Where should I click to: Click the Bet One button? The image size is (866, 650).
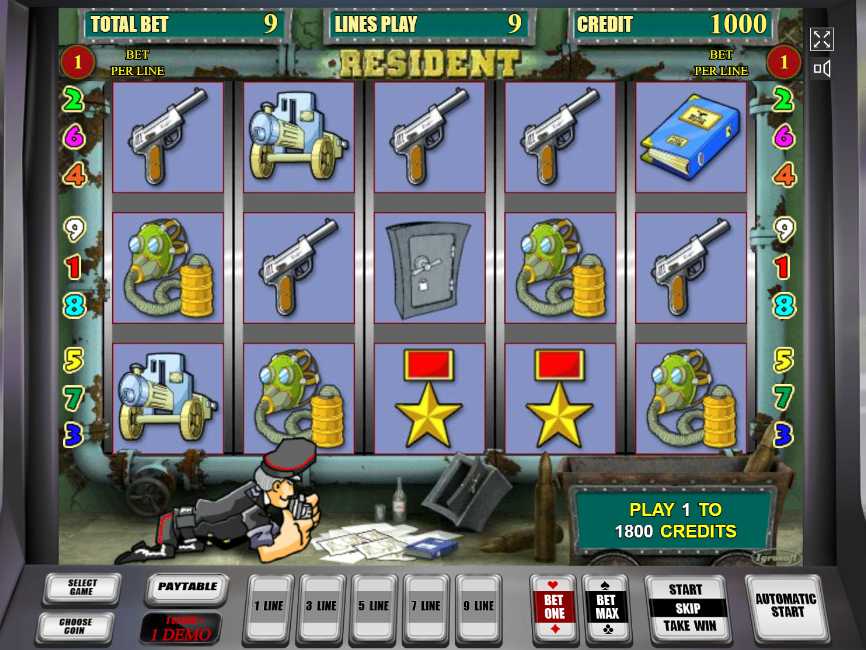[x=554, y=607]
